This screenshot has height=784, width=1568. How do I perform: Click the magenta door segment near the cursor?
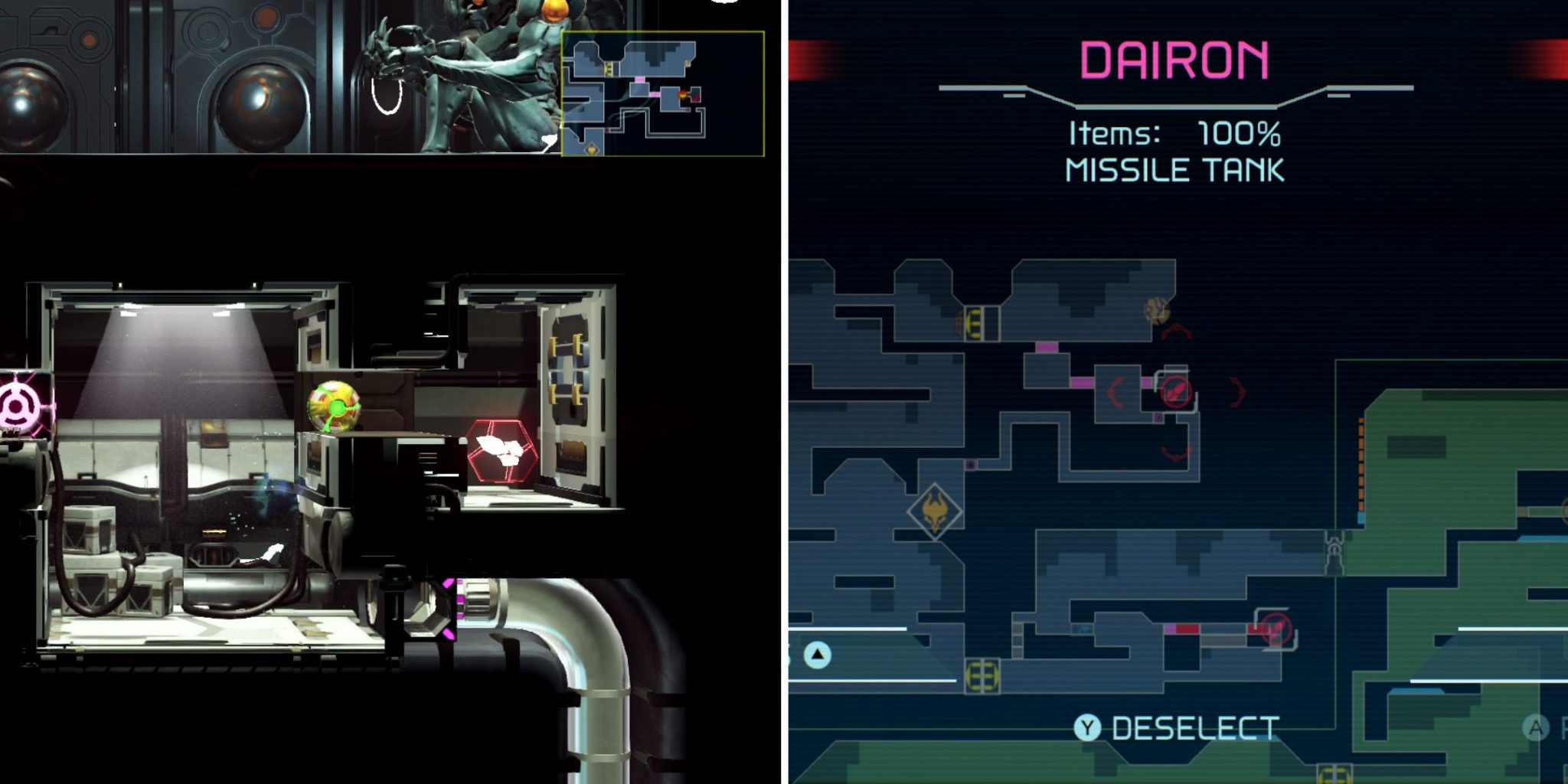pyautogui.click(x=1146, y=383)
